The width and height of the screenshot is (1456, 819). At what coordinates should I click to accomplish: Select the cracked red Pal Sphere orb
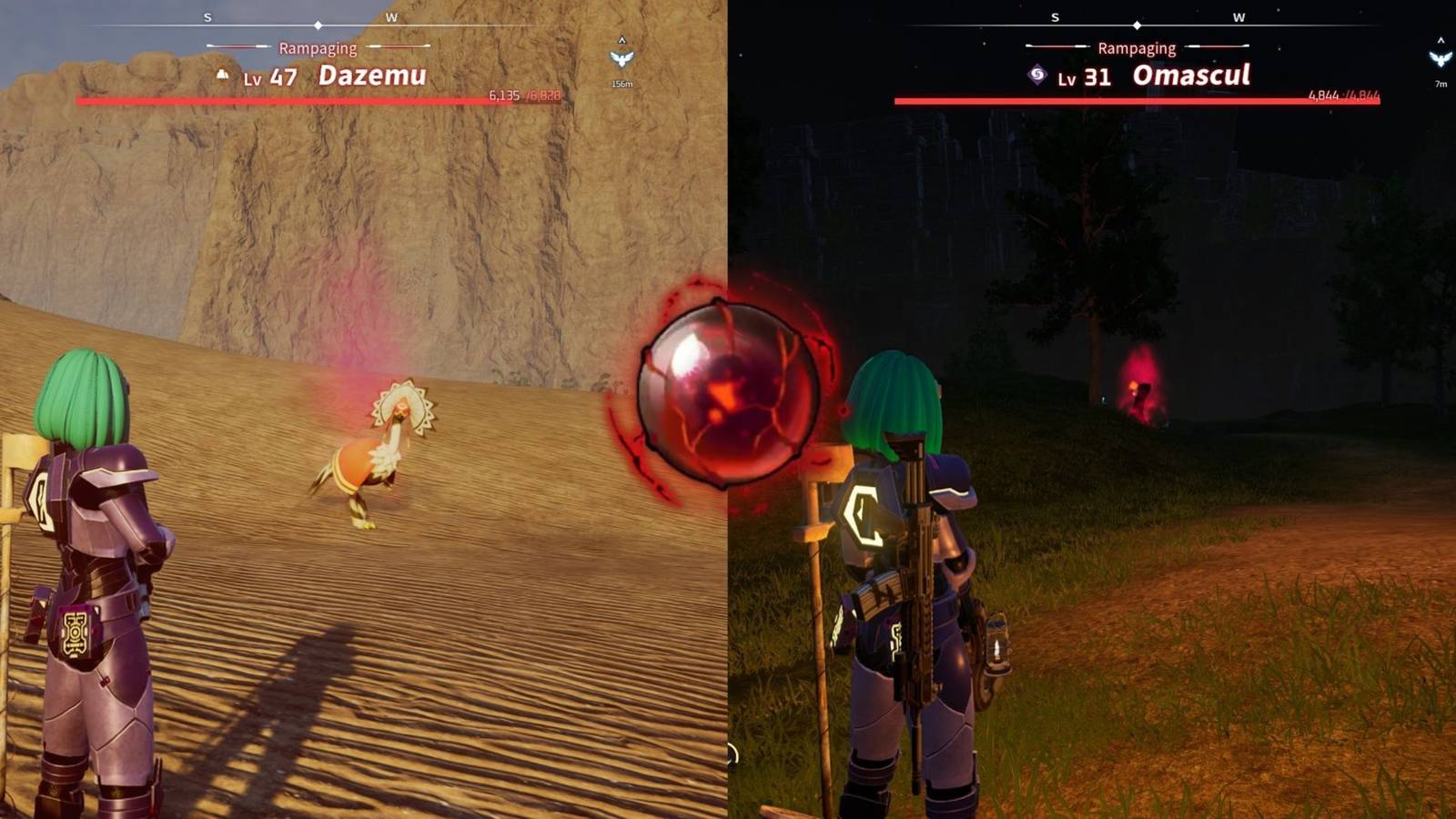[725, 391]
